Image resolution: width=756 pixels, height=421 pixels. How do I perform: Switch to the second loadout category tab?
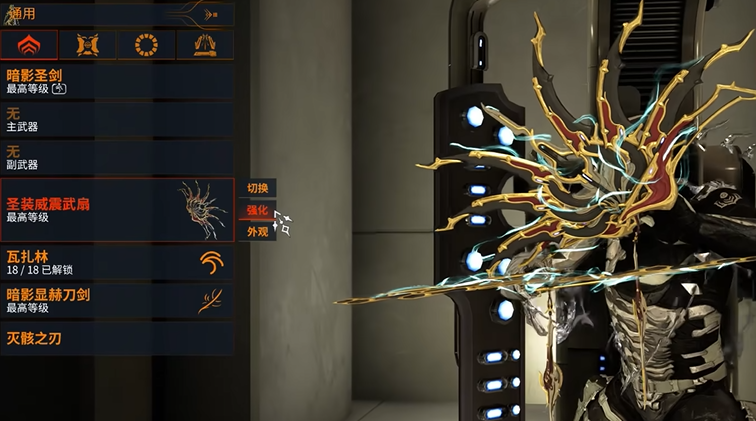coord(87,45)
